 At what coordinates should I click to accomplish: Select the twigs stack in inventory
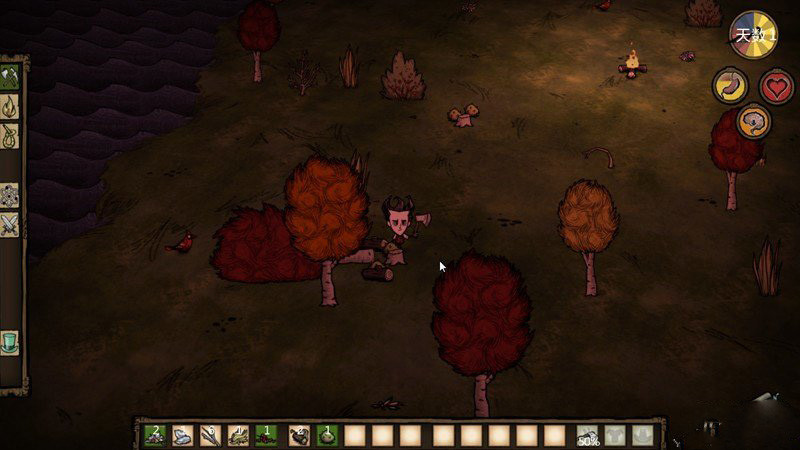[x=210, y=435]
